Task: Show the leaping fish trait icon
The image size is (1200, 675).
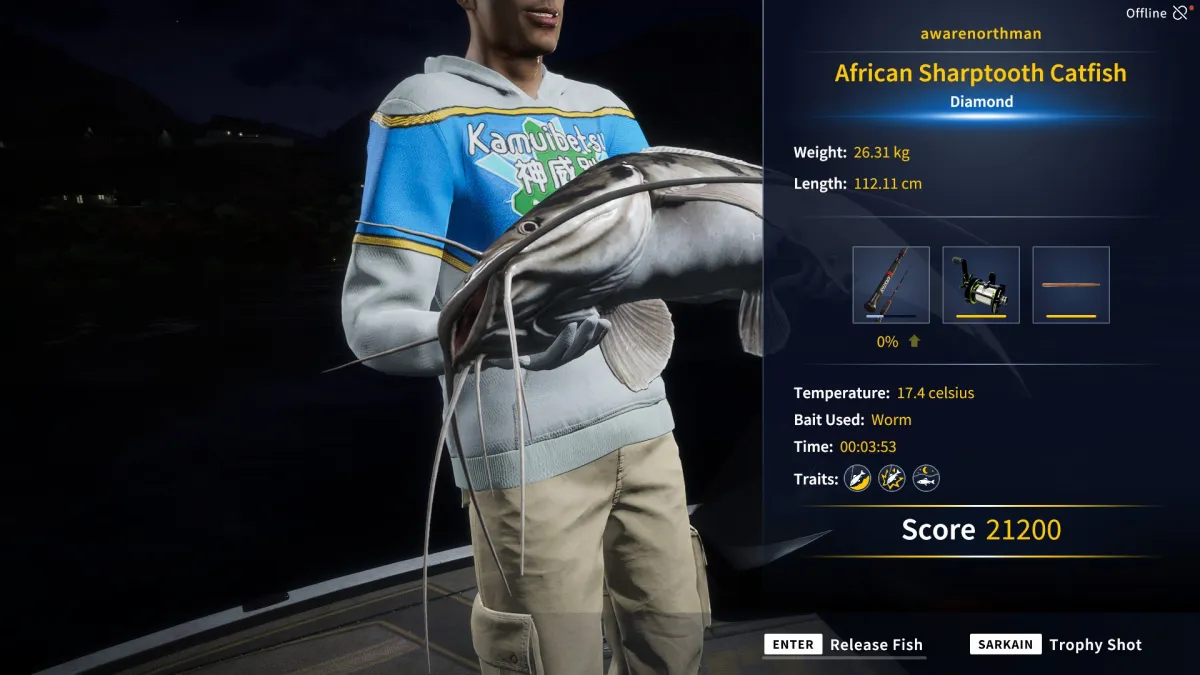Action: pyautogui.click(x=857, y=479)
